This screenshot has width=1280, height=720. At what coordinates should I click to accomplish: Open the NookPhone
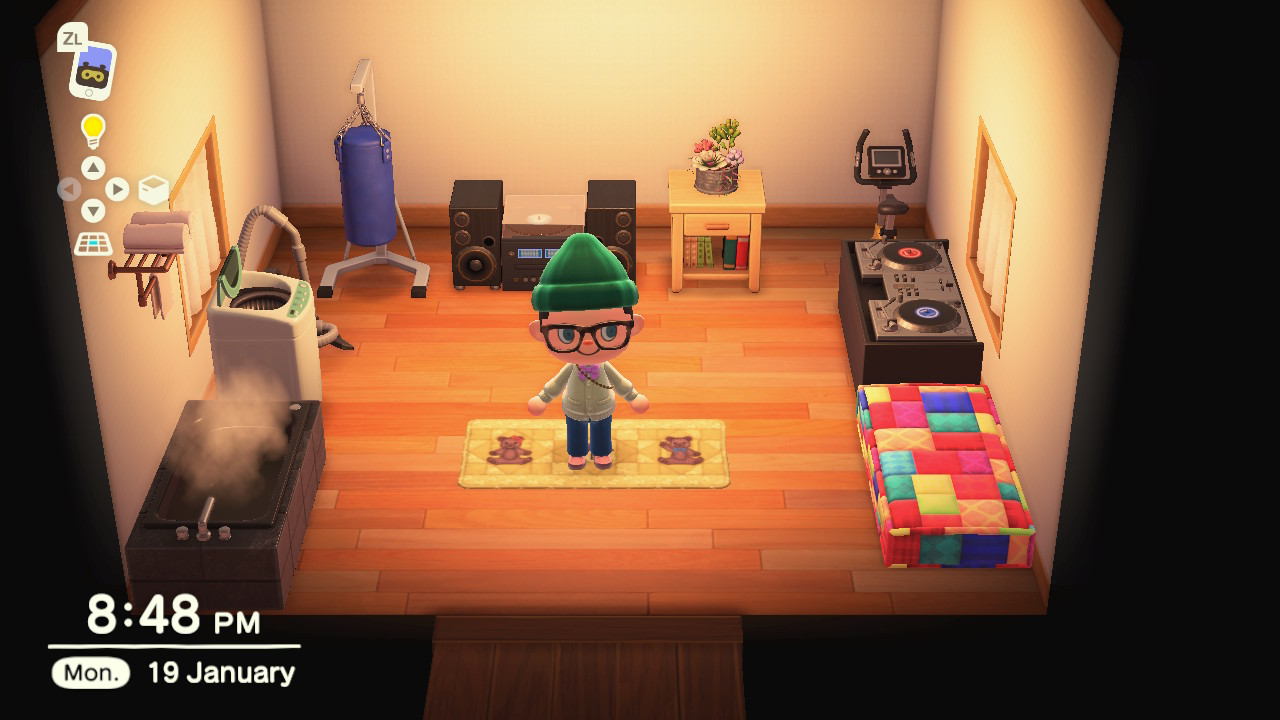click(x=92, y=70)
